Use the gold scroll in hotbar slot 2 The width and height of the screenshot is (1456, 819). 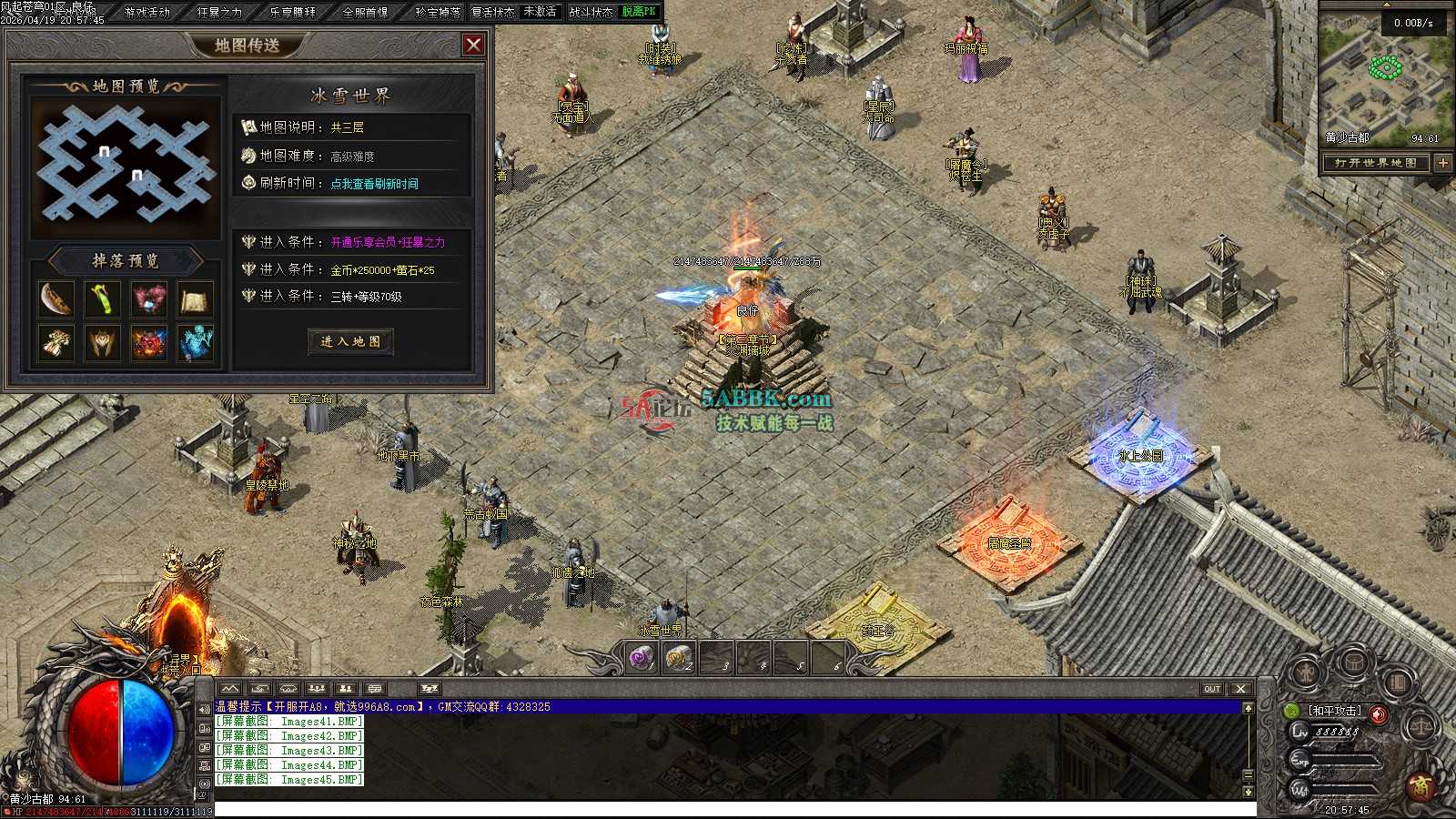pos(679,657)
